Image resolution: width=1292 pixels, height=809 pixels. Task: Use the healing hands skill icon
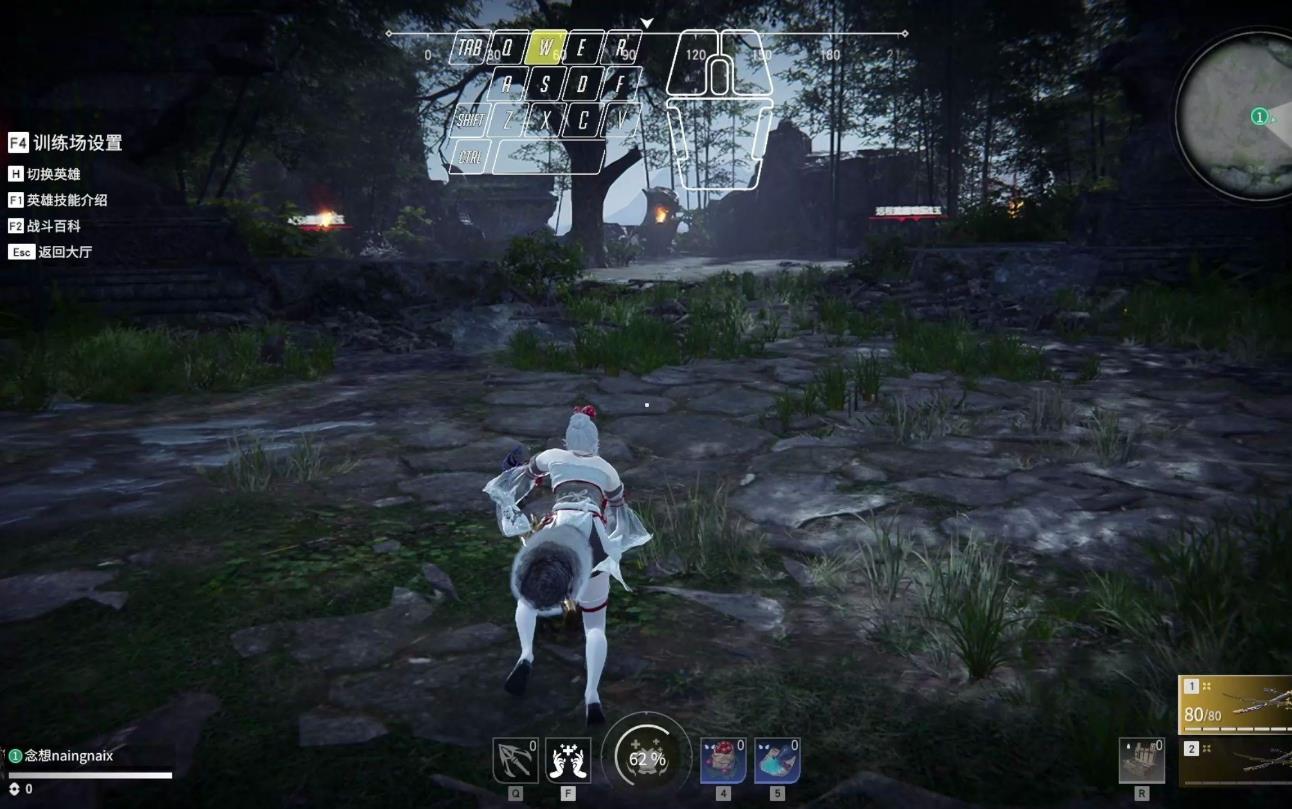point(568,761)
